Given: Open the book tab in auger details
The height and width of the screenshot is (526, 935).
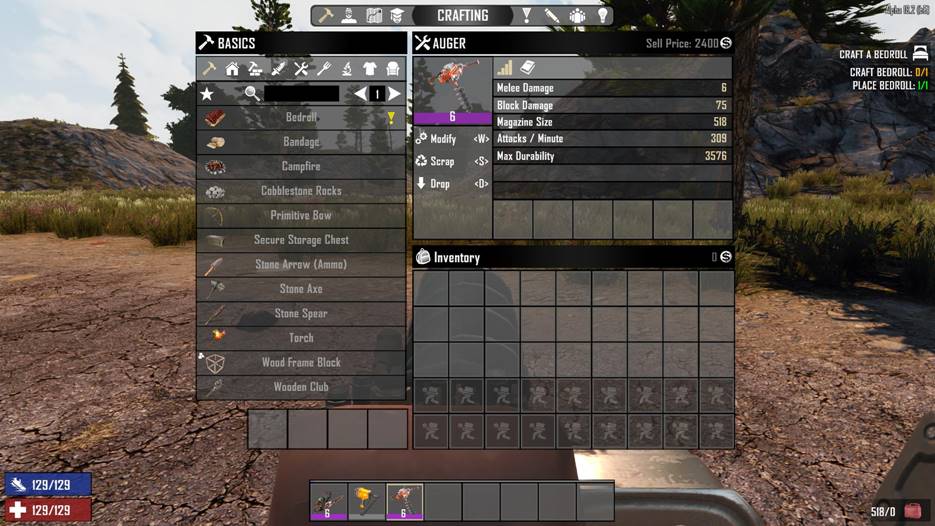Looking at the screenshot, I should [528, 67].
